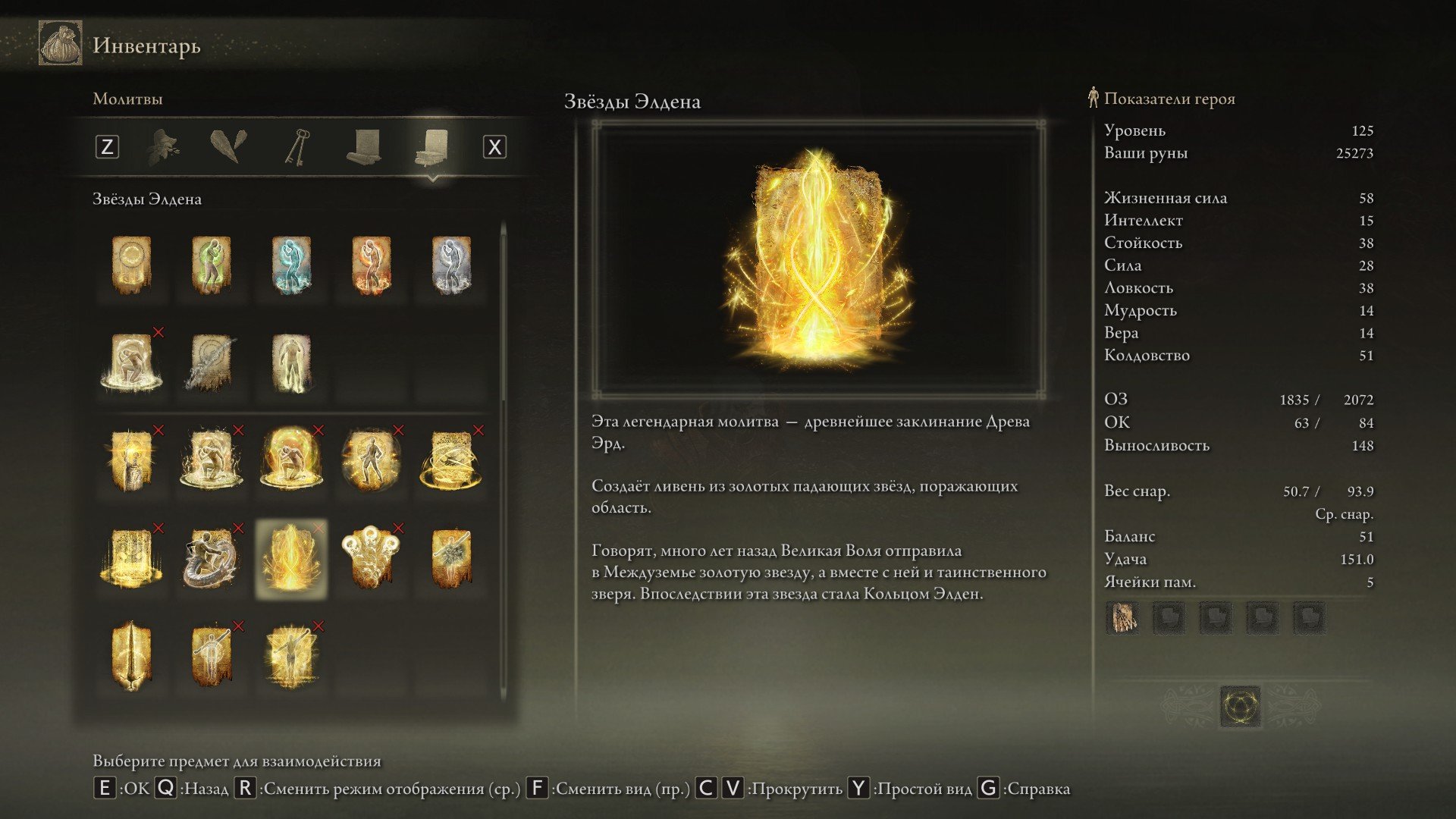Switch to the crafting materials leaf tab
The width and height of the screenshot is (1456, 819).
(164, 146)
